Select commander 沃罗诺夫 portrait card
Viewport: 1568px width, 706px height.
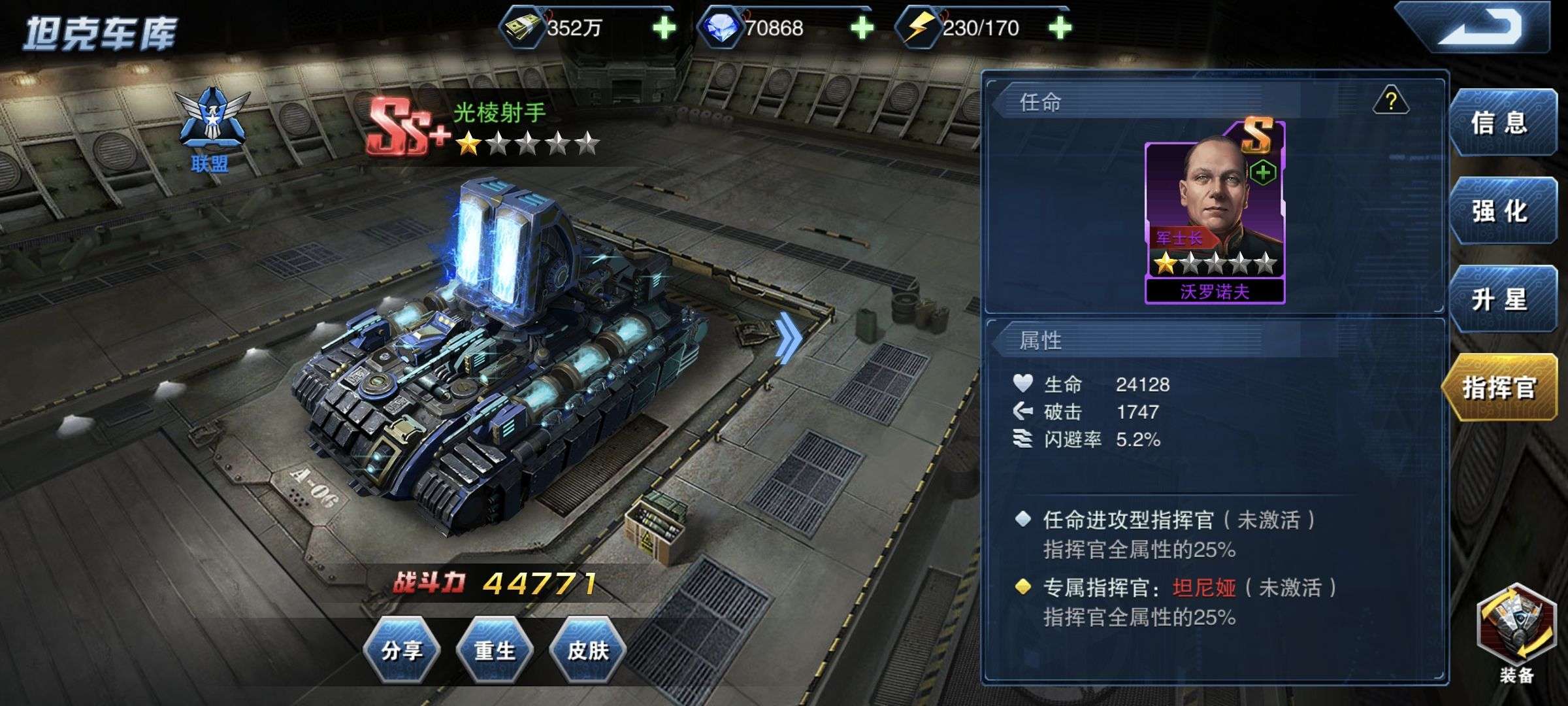click(x=1215, y=216)
